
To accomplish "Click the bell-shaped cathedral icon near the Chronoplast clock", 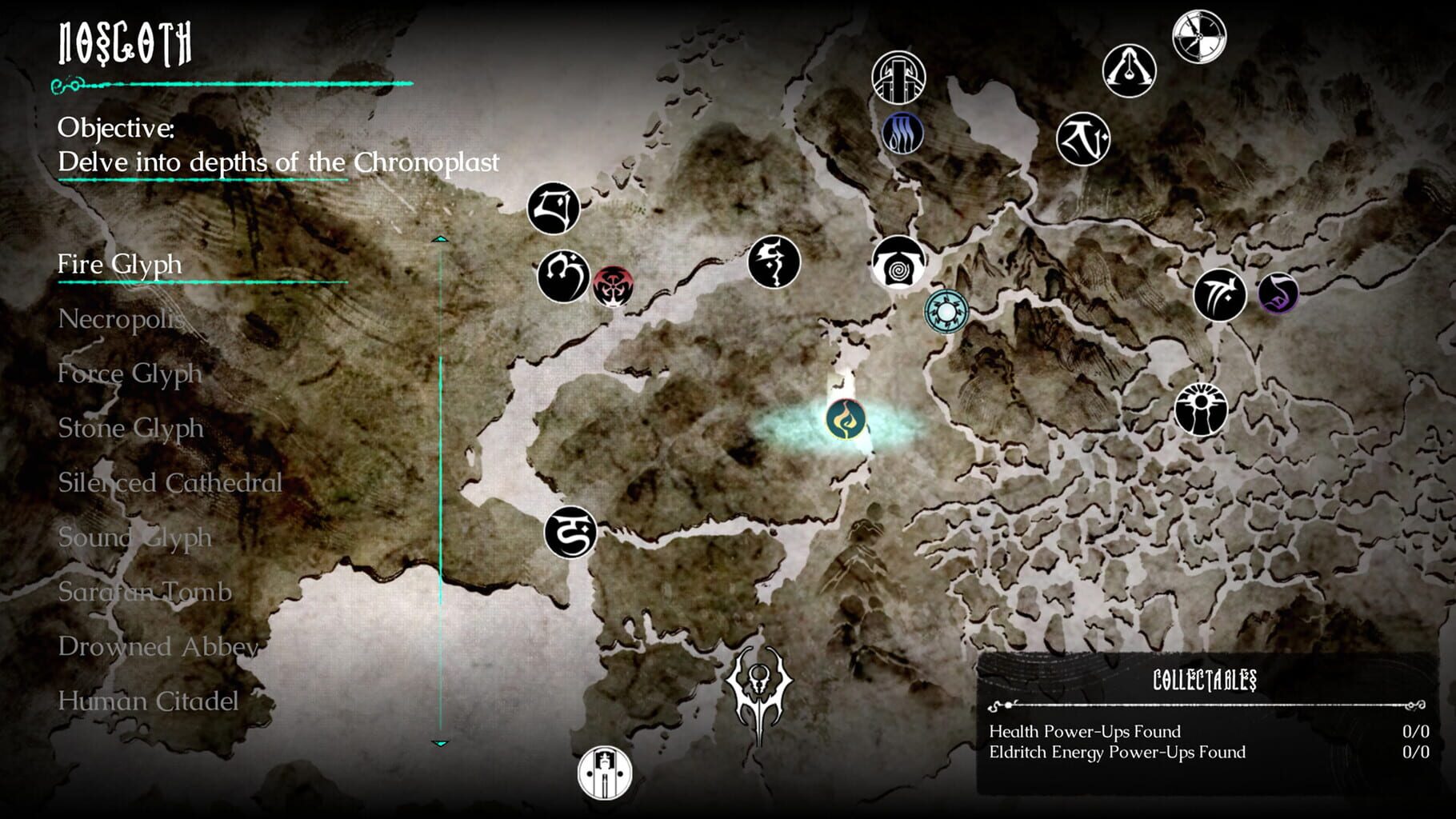I will coord(1128,70).
